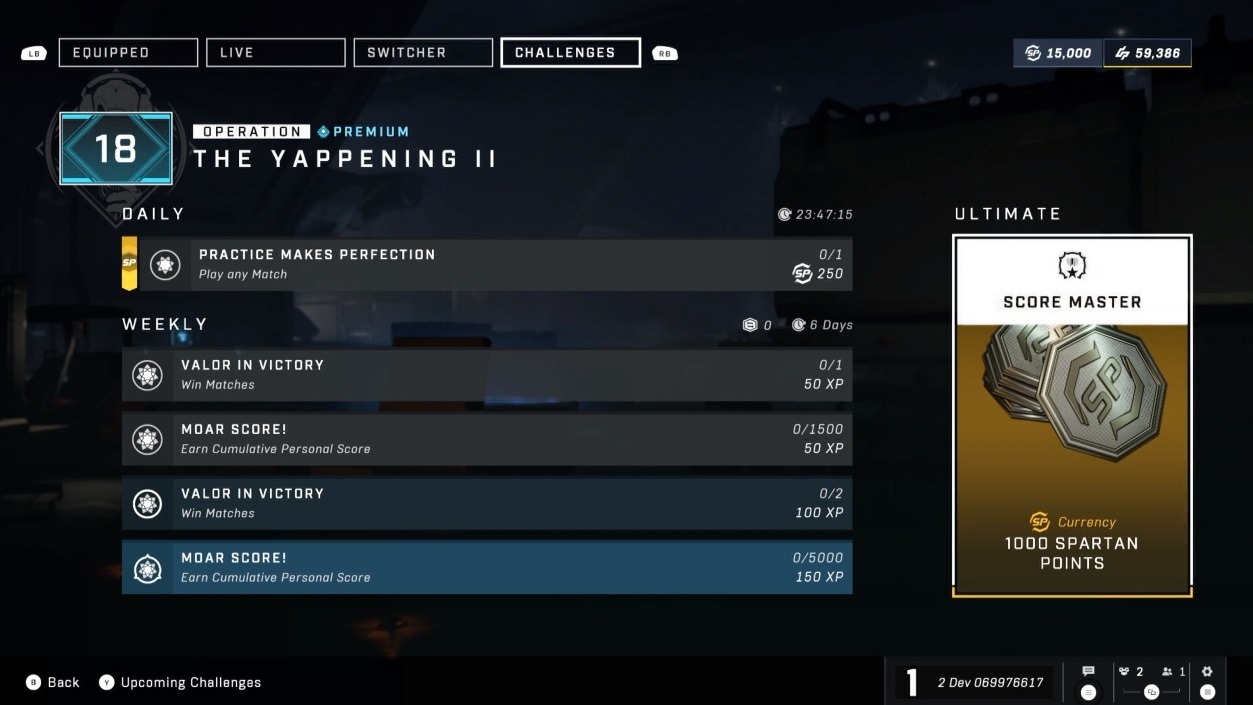
Task: Open the Live tab
Action: (275, 53)
